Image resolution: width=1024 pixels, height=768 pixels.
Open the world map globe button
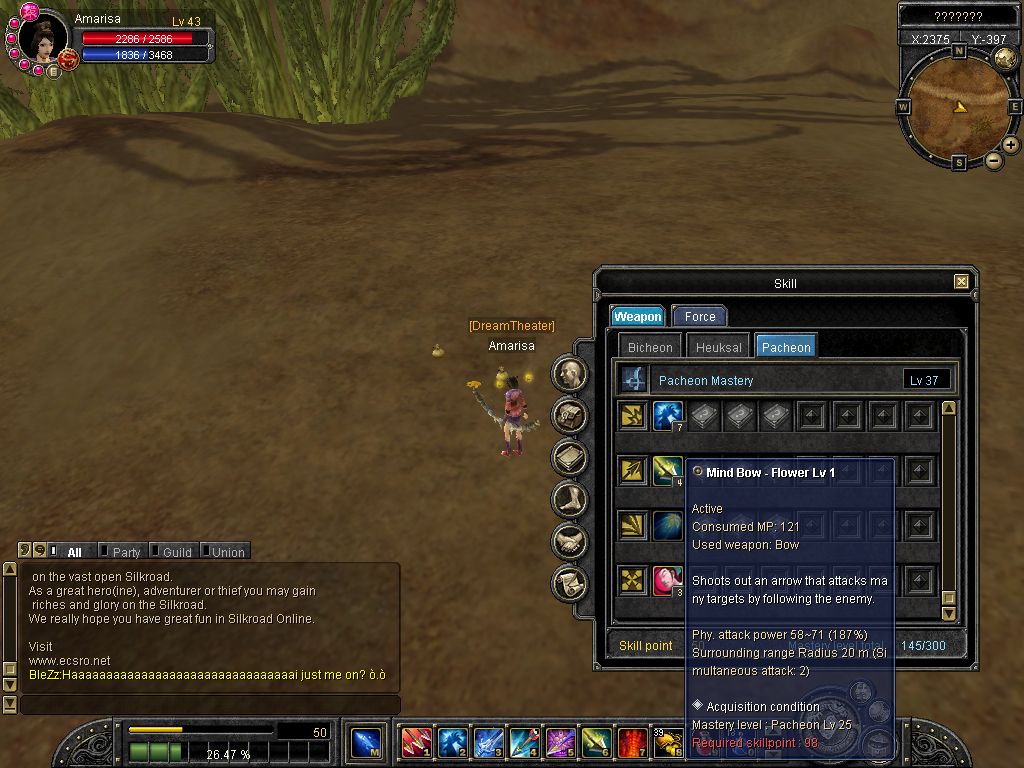point(1005,59)
